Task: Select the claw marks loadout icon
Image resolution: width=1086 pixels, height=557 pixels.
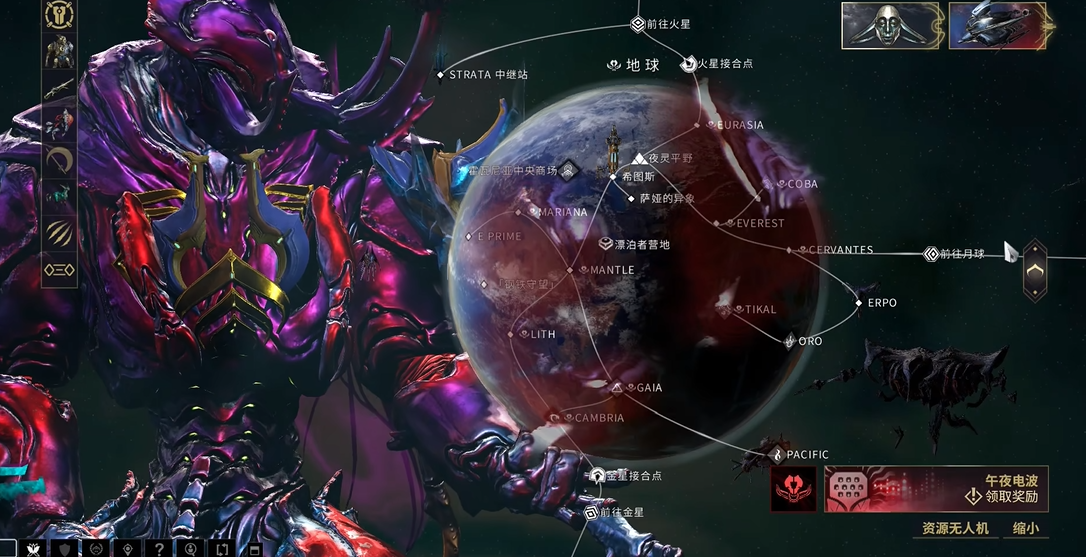Action: [60, 233]
